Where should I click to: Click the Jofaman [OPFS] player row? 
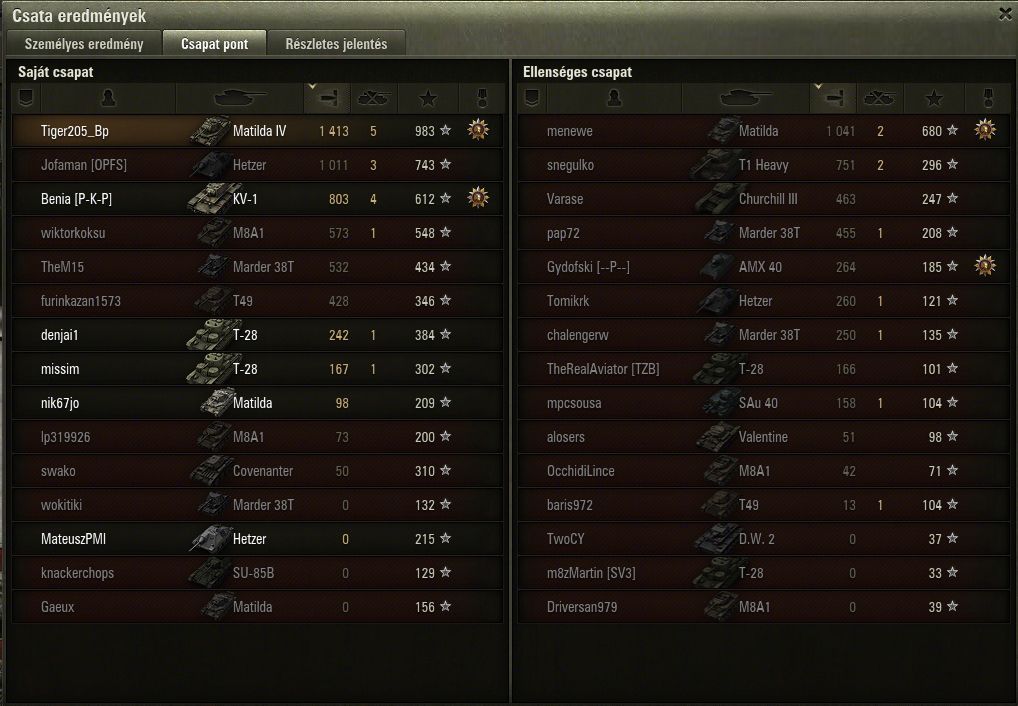pyautogui.click(x=84, y=165)
